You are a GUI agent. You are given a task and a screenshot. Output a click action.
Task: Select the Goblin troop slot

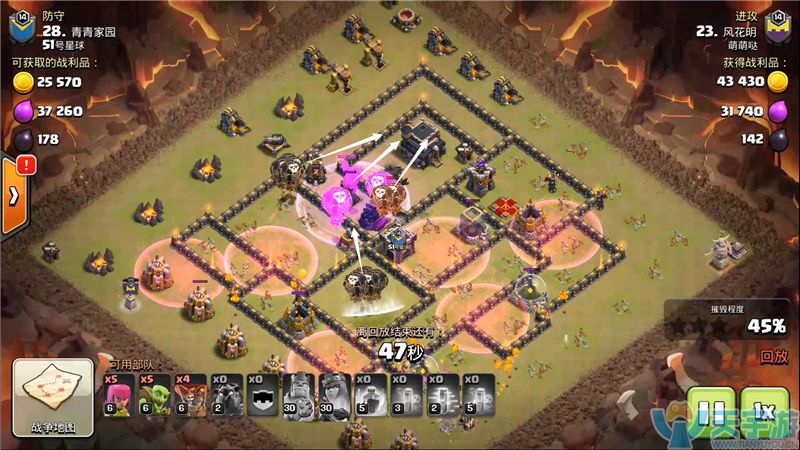tap(156, 394)
